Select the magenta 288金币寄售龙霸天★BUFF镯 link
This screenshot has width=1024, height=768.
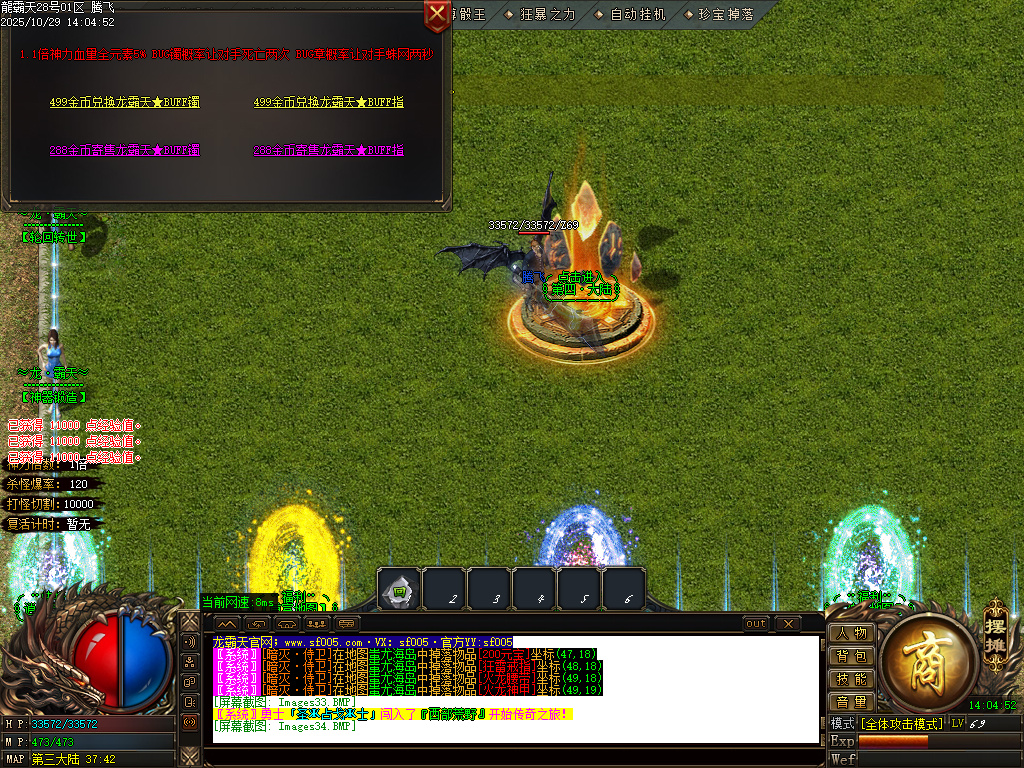pos(124,150)
